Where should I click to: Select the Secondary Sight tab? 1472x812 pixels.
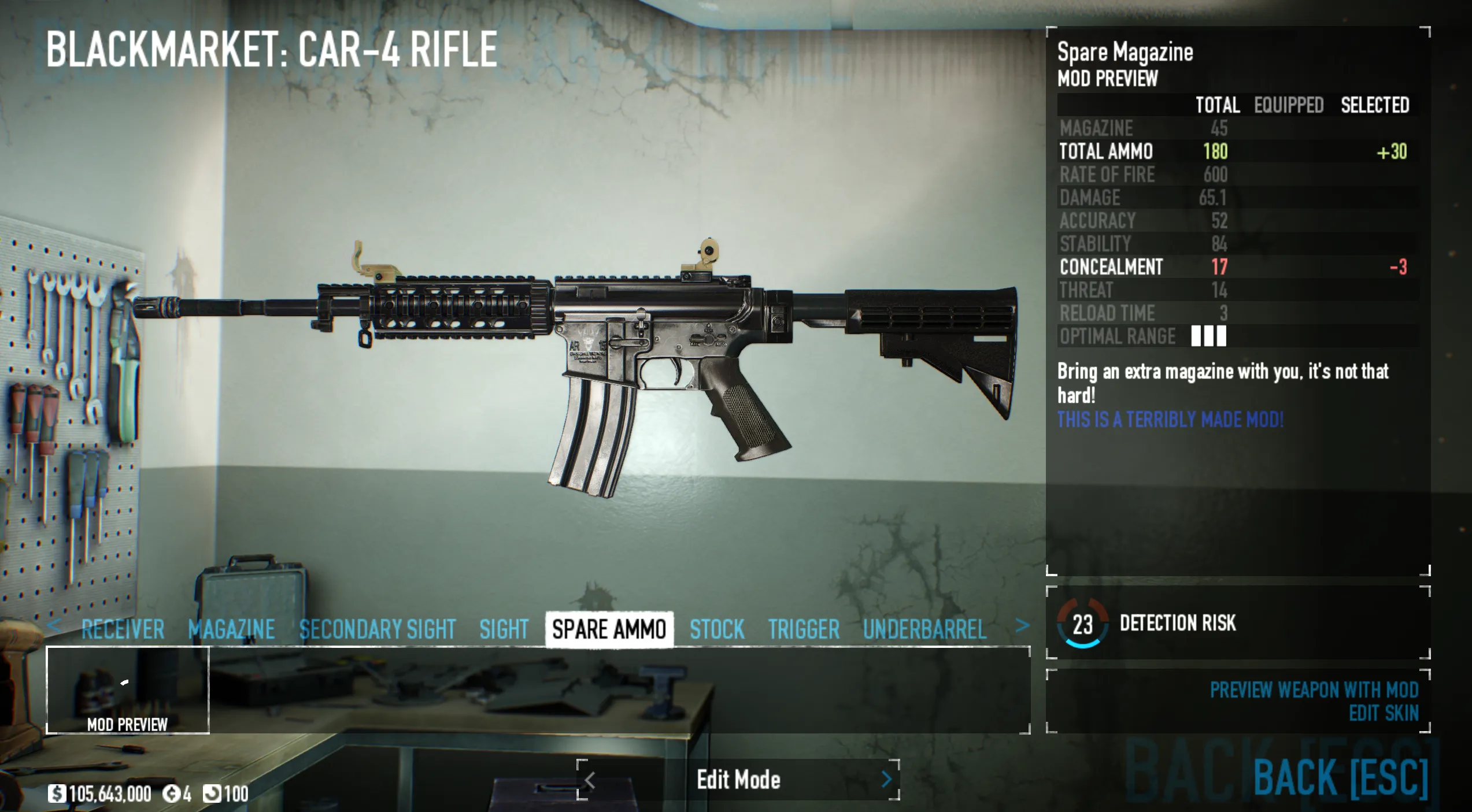[378, 629]
